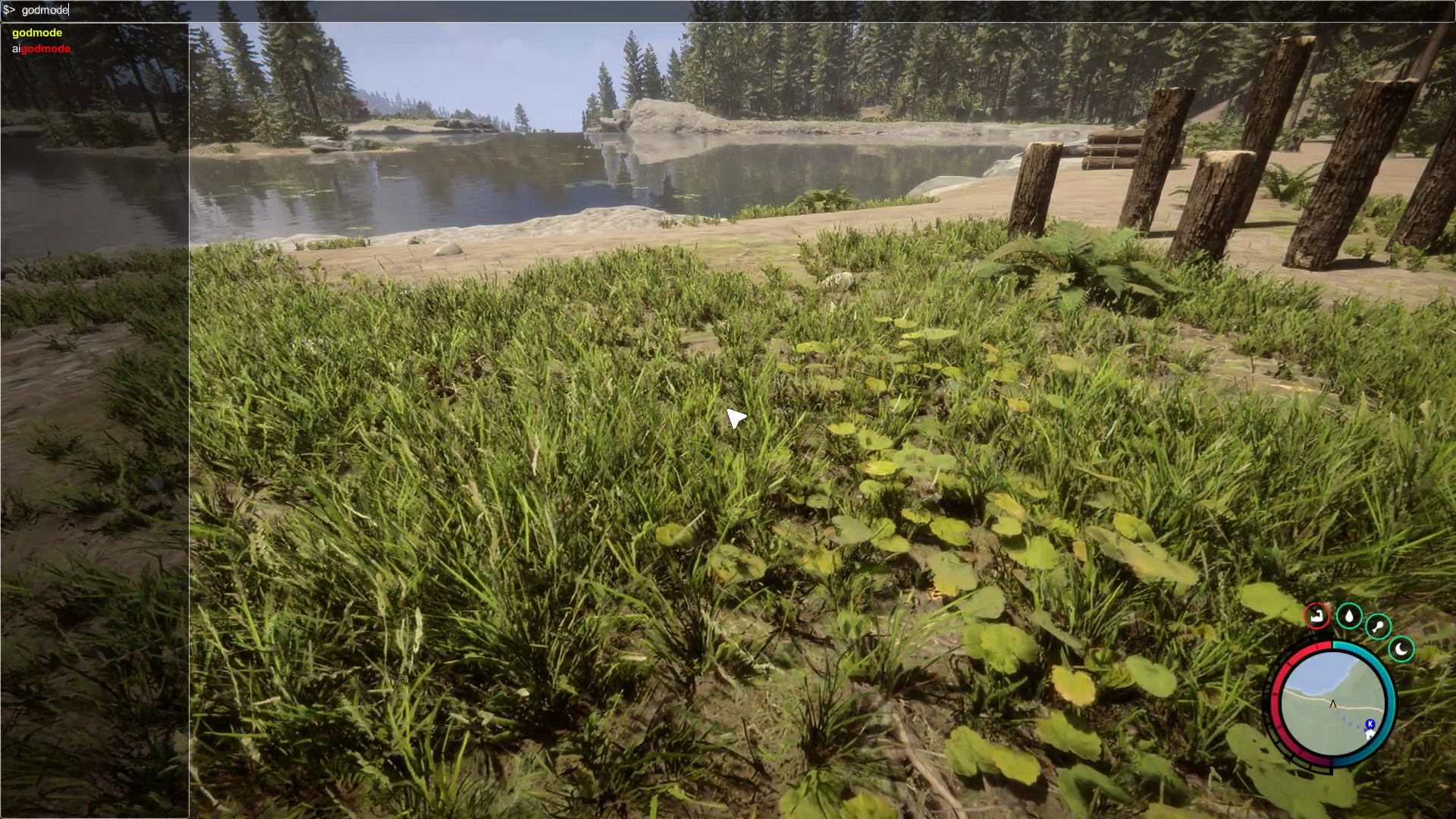Click the crescent moon sleep icon
The height and width of the screenshot is (819, 1456).
coord(1401,648)
